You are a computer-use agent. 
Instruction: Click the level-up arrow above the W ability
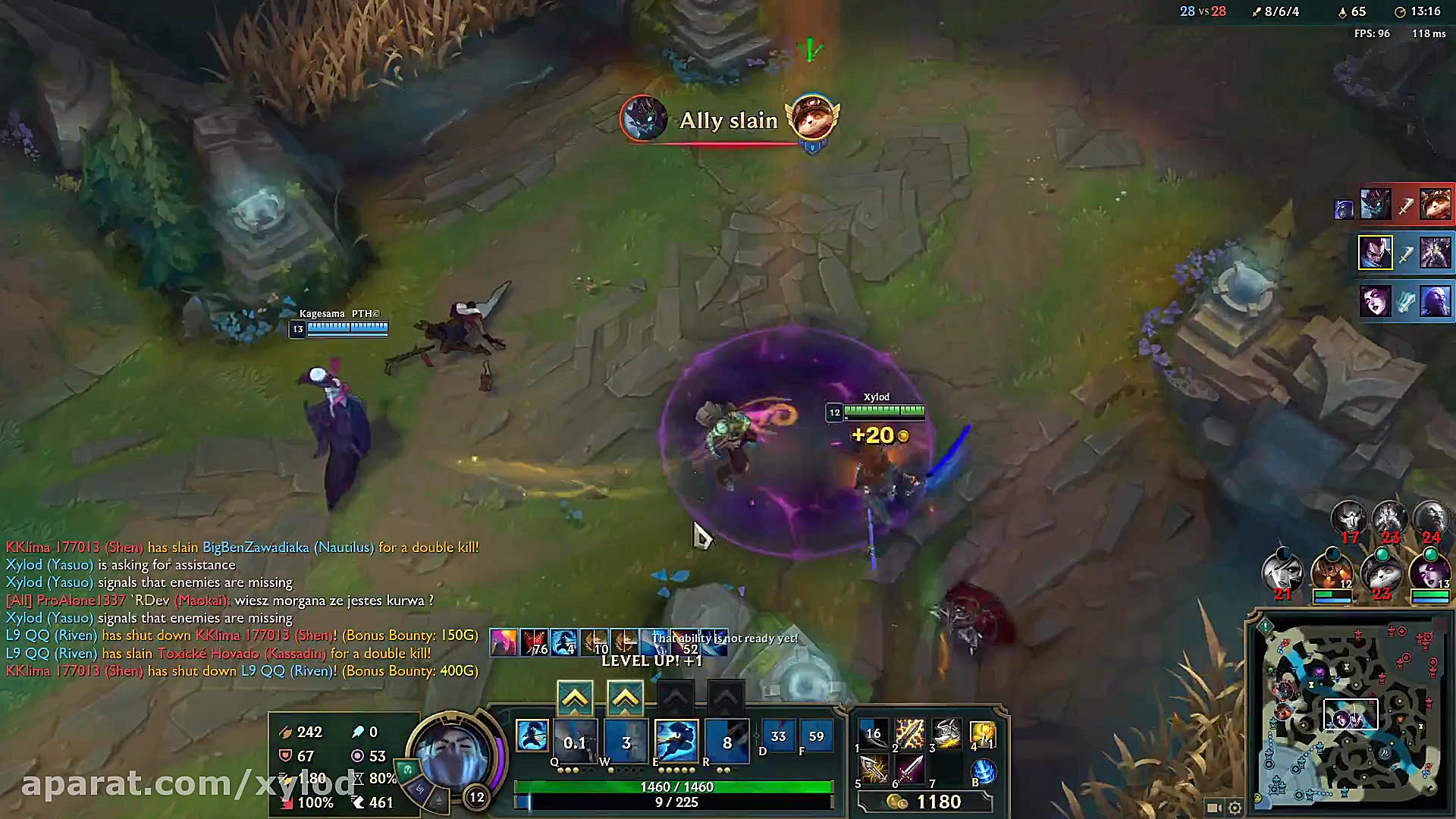625,696
